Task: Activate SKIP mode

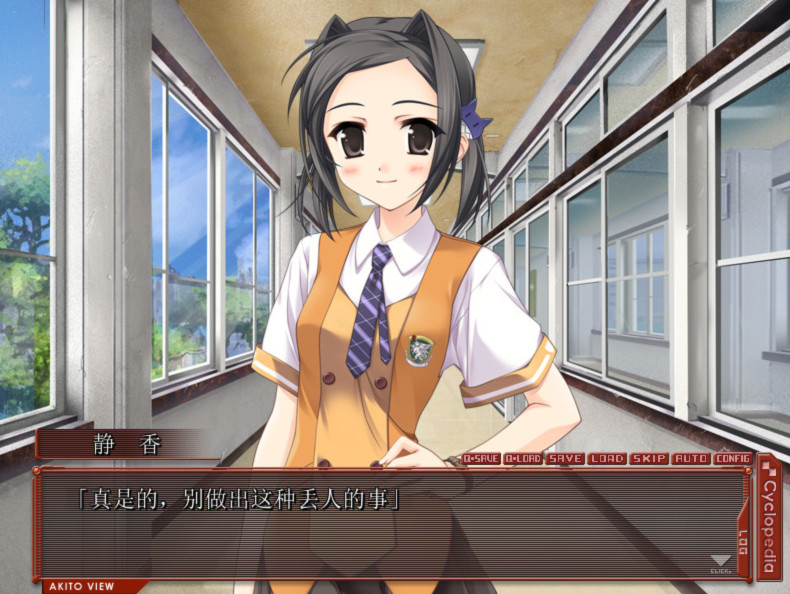Action: (648, 459)
